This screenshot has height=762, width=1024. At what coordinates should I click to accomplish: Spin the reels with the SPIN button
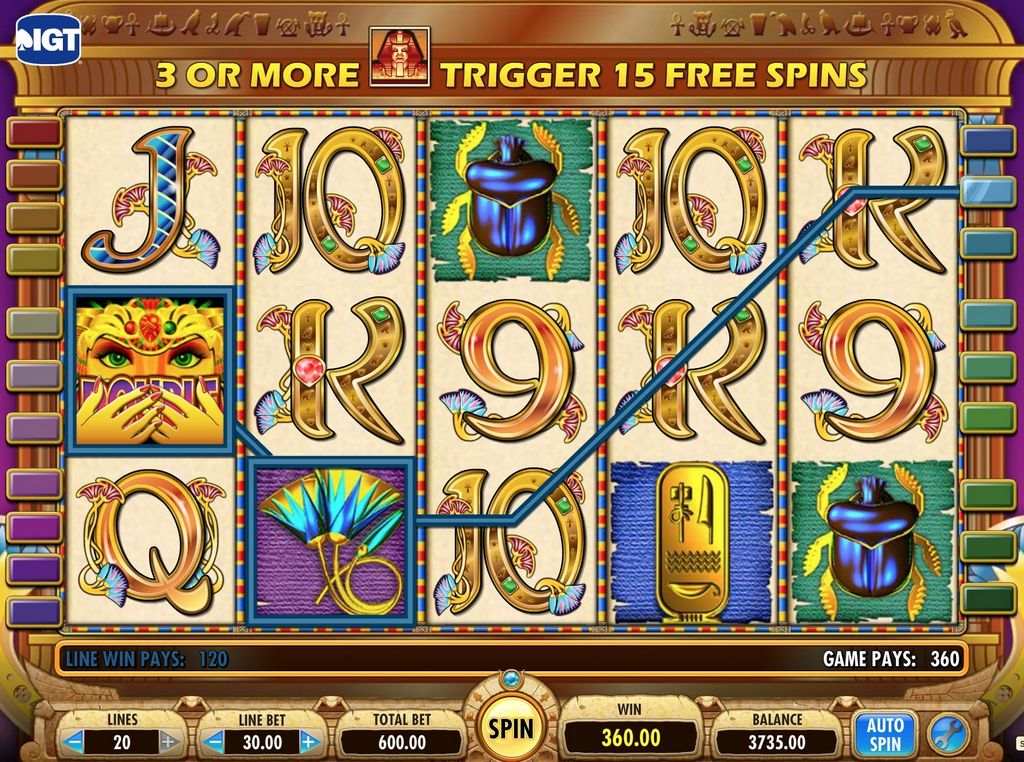510,728
